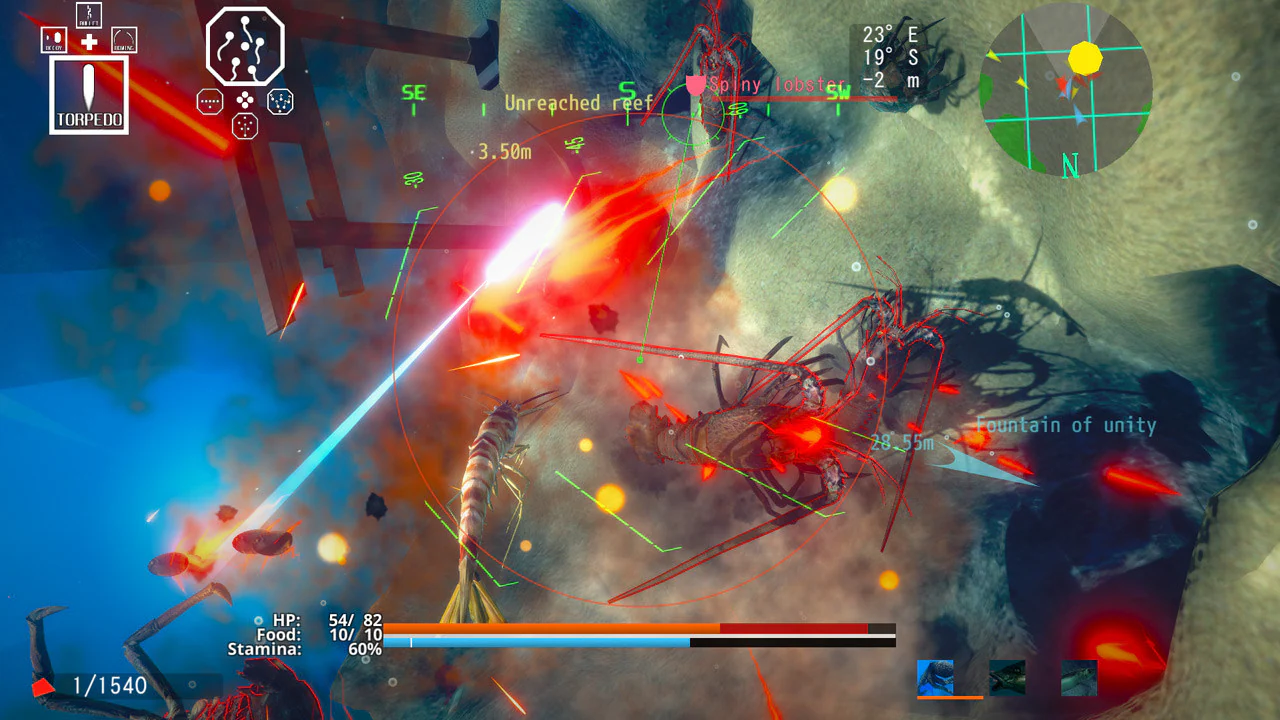The image size is (1280, 720).
Task: Select the bottom scatter-dots octagon icon
Action: [x=244, y=126]
